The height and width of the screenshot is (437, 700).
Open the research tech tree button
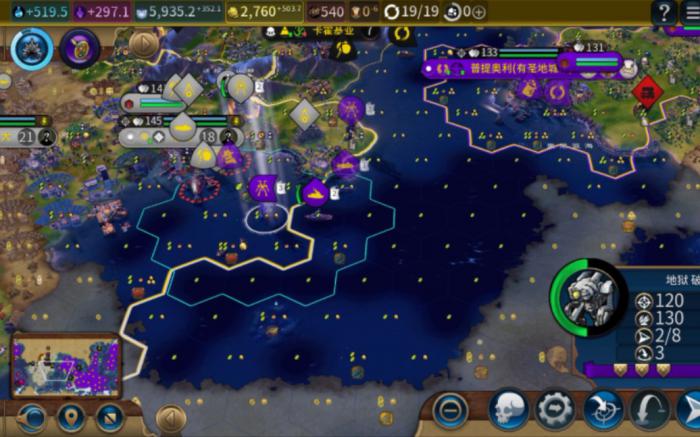click(x=32, y=49)
